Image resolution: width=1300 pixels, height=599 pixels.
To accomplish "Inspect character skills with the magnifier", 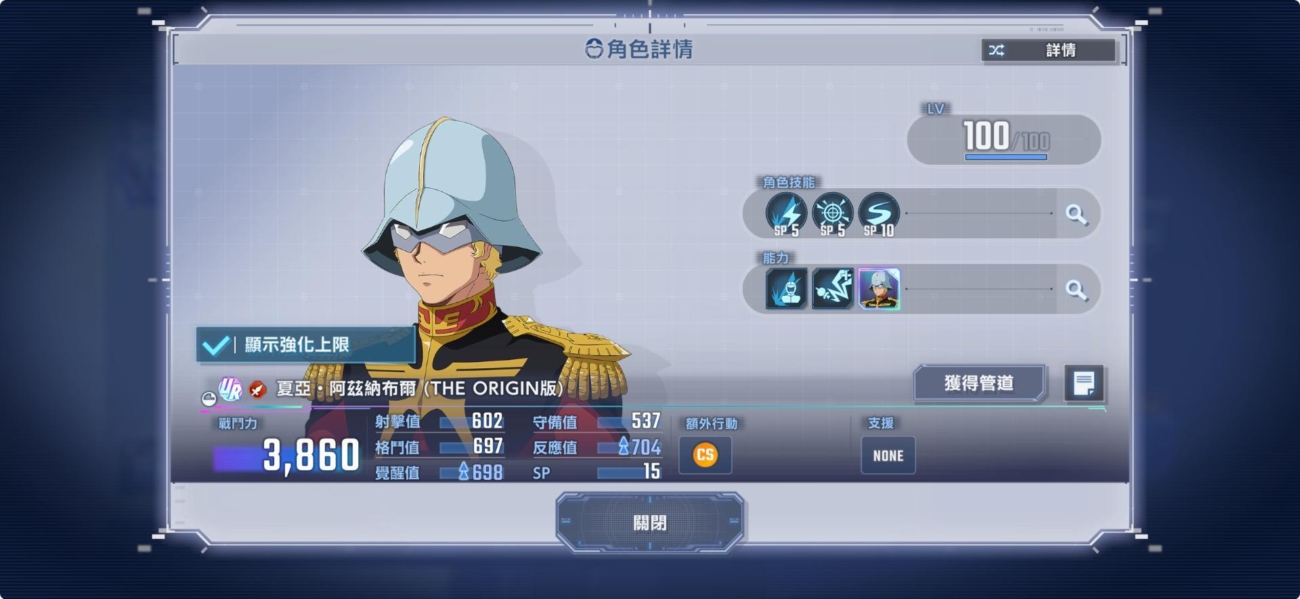I will (1076, 214).
